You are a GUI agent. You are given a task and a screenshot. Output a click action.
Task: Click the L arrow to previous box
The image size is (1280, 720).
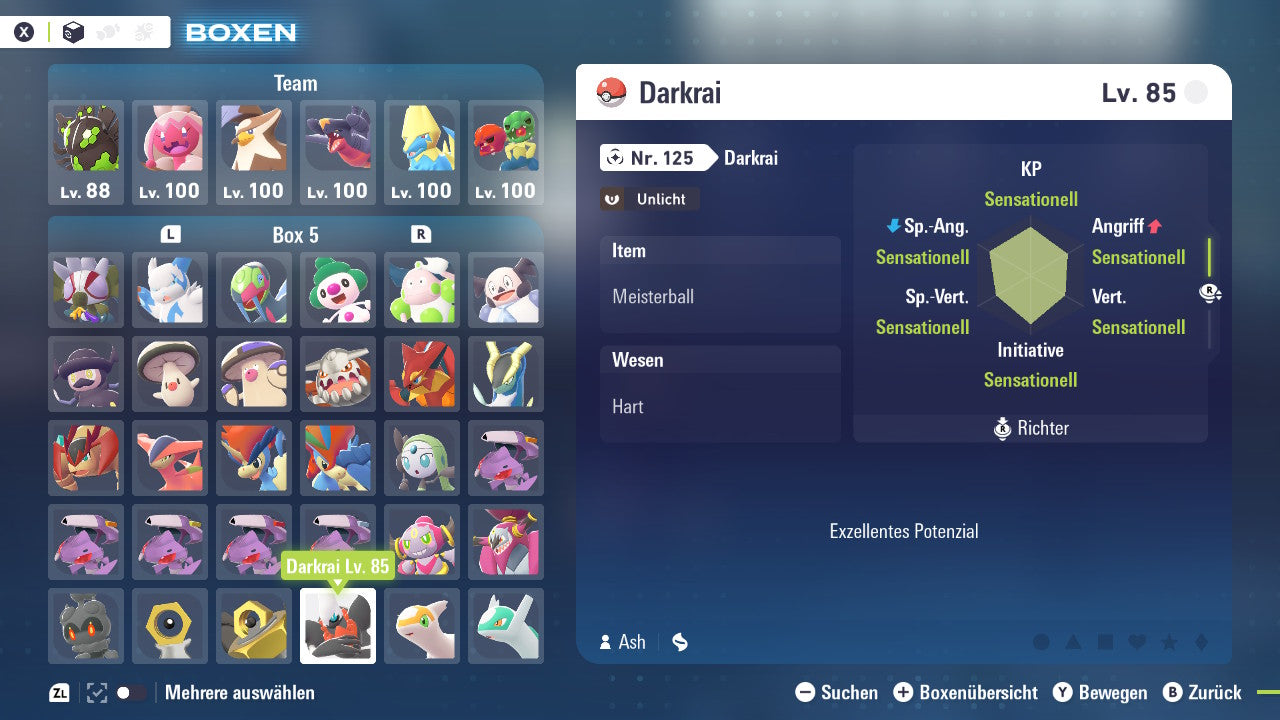tap(170, 235)
